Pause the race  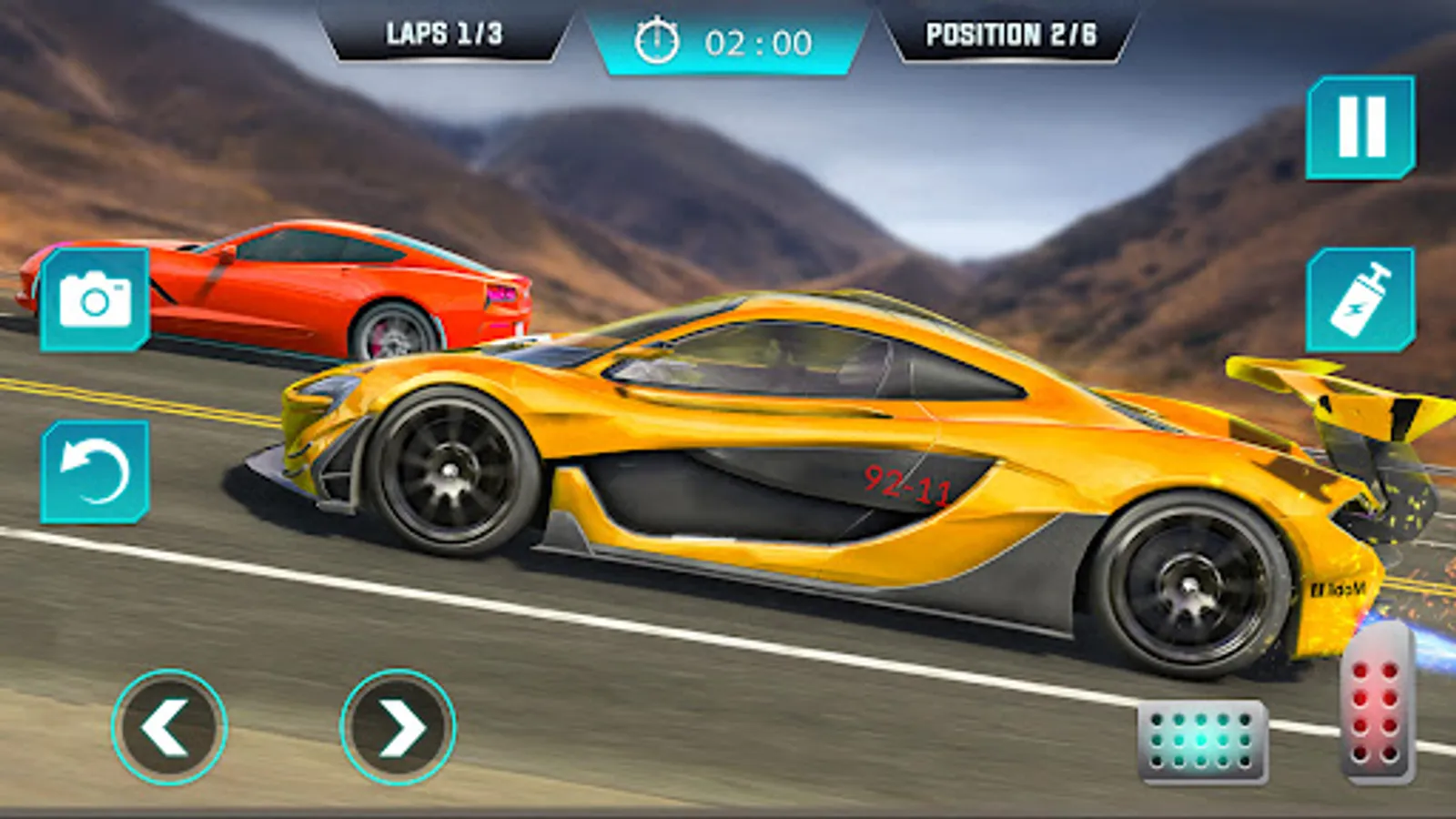coord(1360,127)
